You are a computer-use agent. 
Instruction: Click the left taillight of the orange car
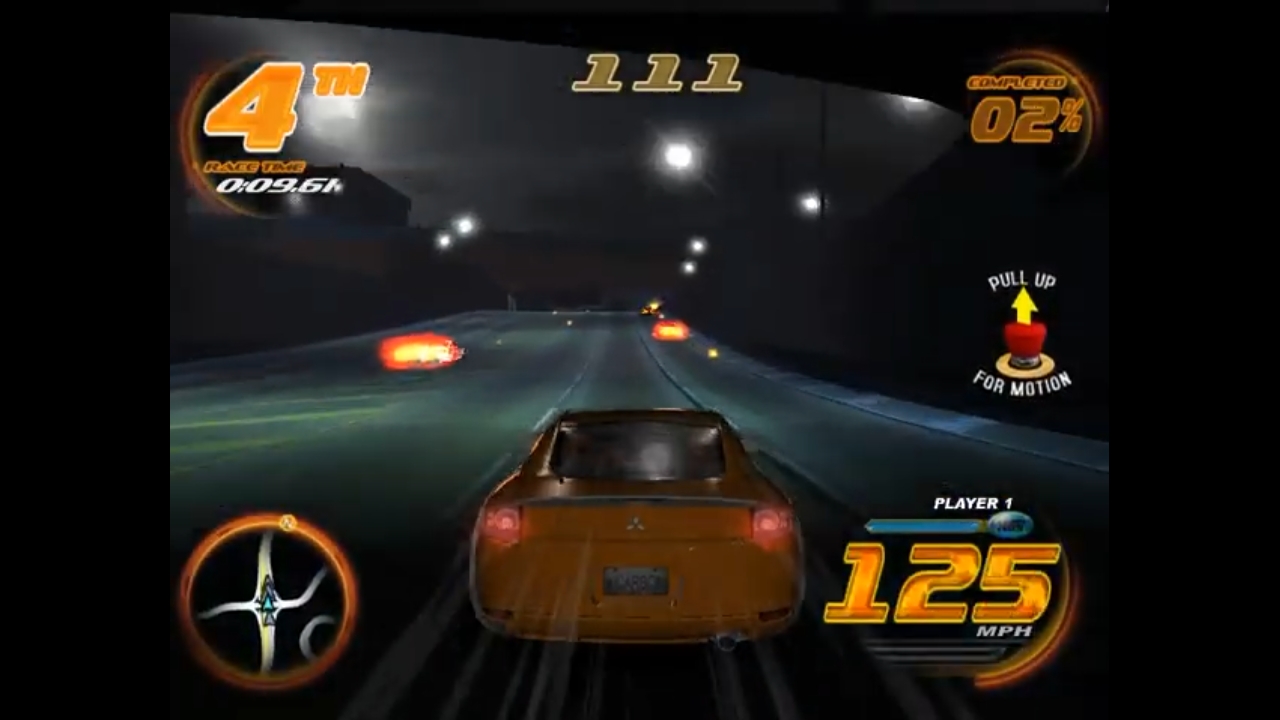coord(501,520)
